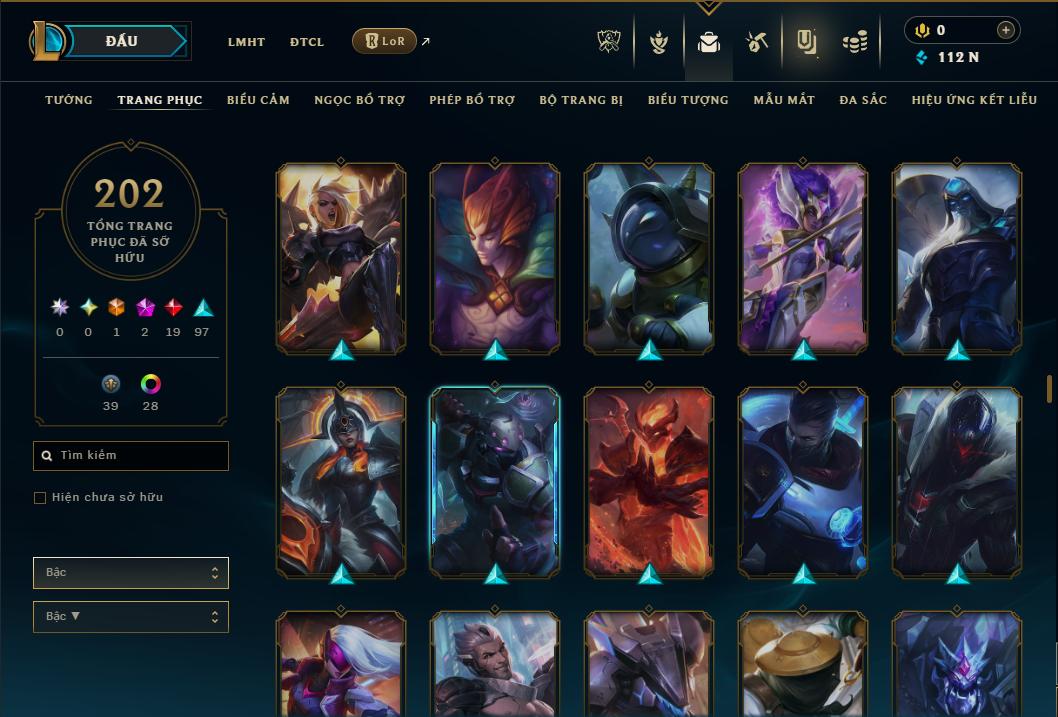Switch to the ĐA SẮC tab

click(863, 100)
